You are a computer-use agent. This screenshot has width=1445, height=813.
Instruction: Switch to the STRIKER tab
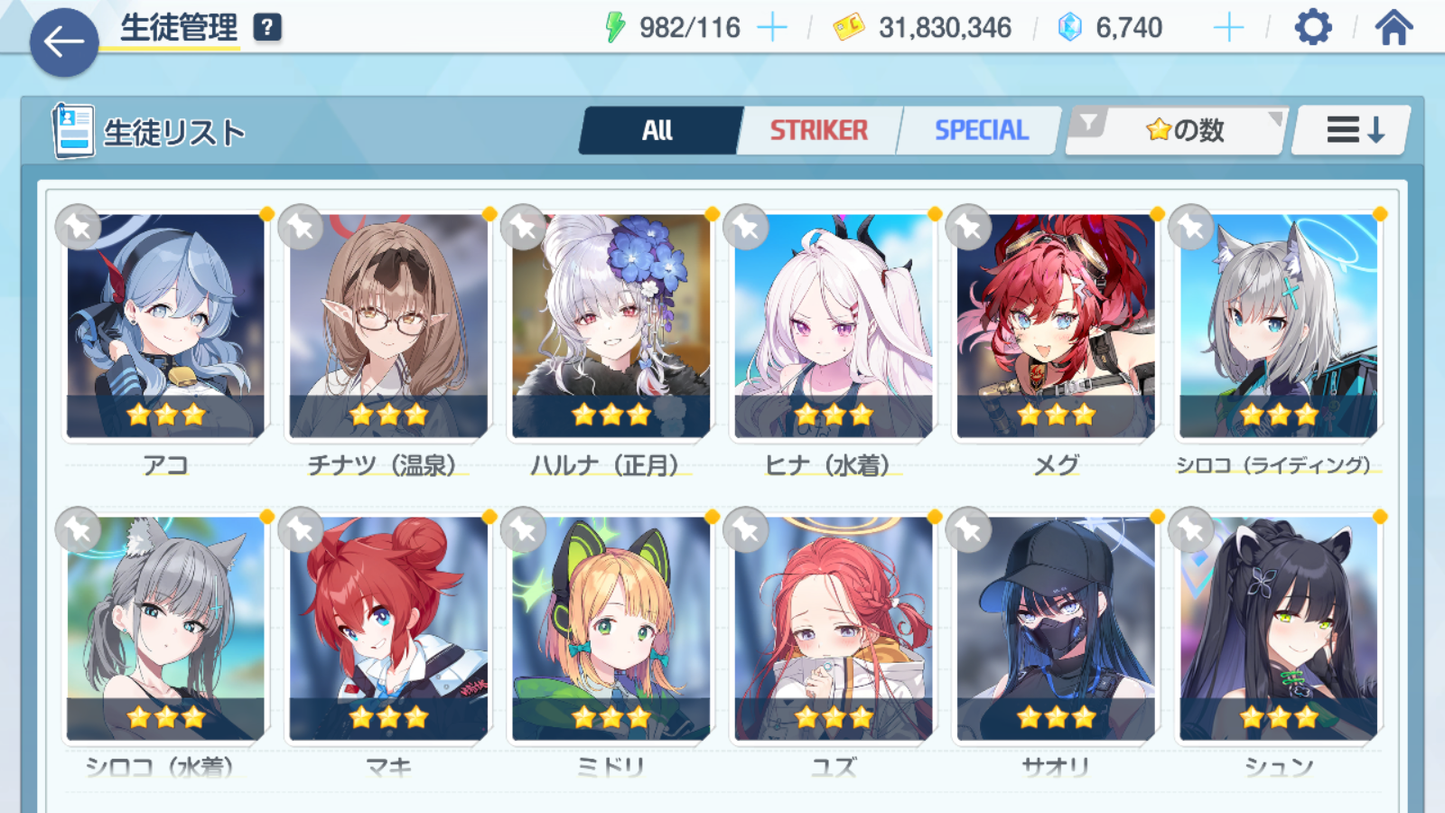[818, 130]
